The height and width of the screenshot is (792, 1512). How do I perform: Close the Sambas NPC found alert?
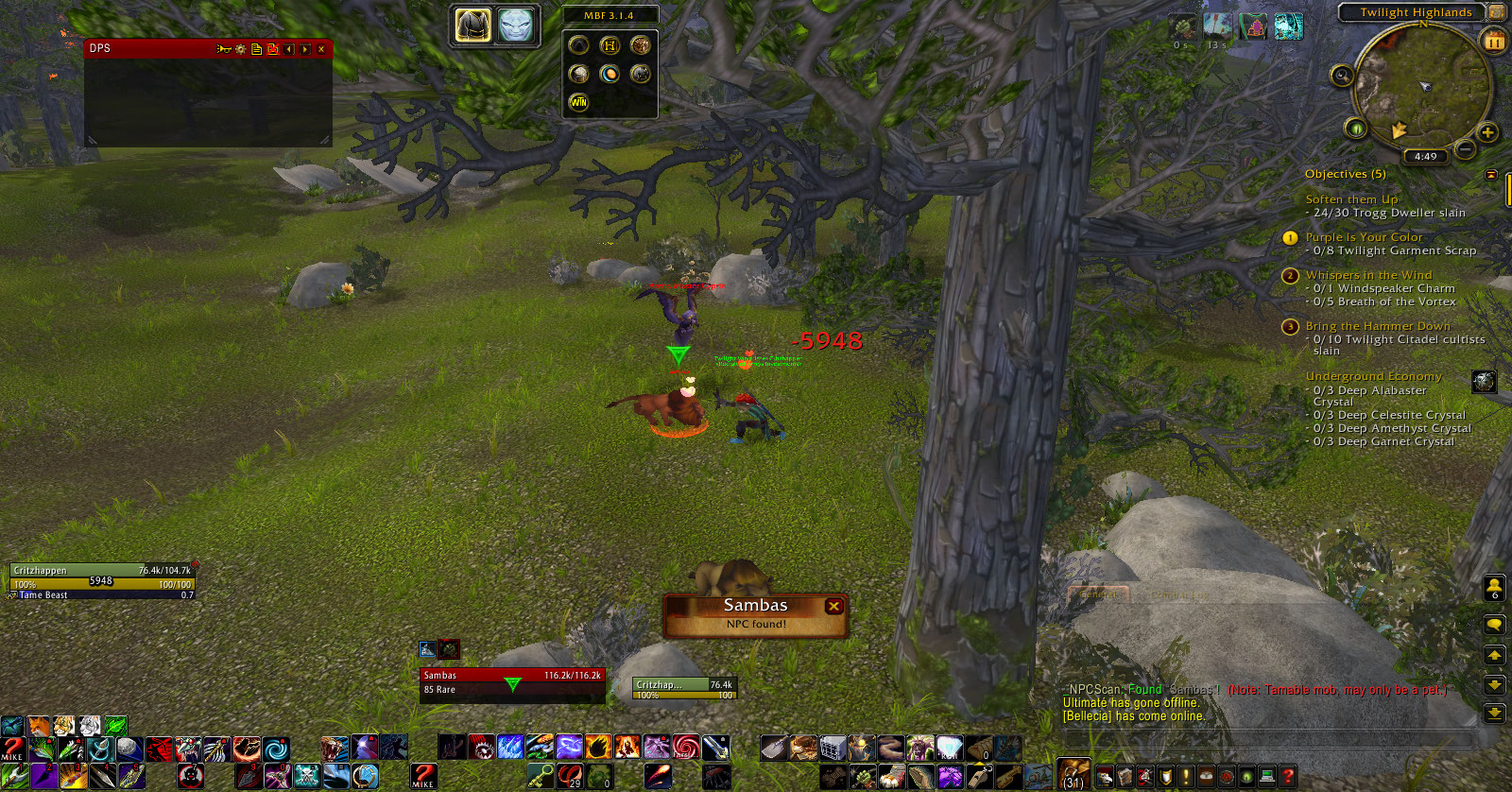coord(833,606)
